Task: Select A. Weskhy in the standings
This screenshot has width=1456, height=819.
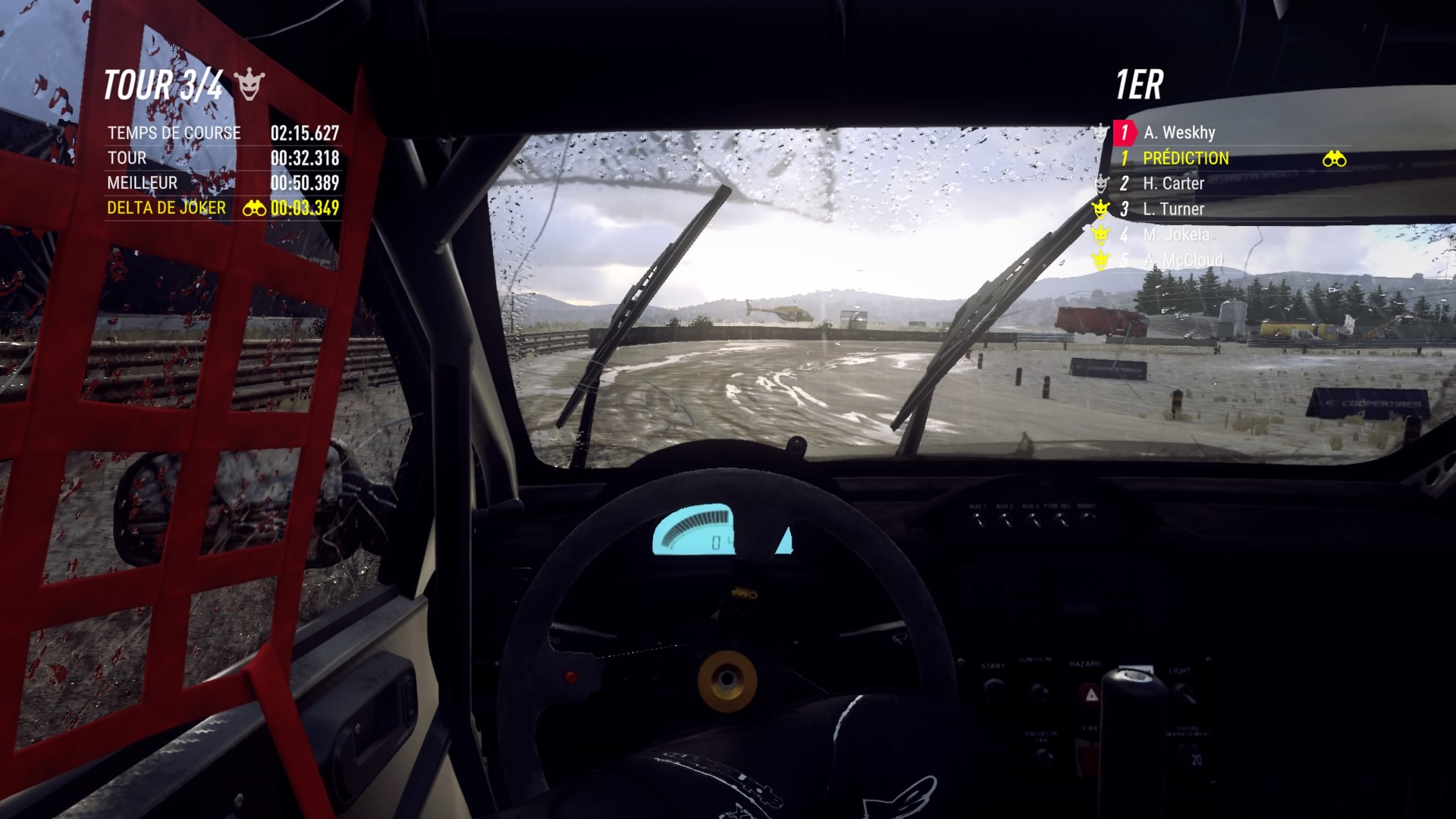Action: point(1179,133)
